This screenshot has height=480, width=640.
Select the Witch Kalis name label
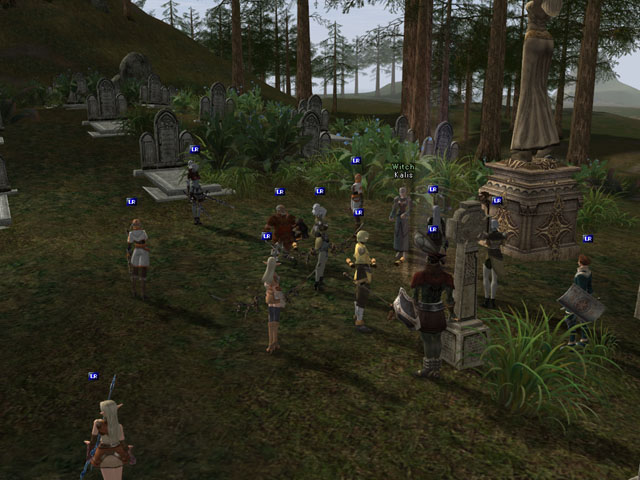[403, 171]
